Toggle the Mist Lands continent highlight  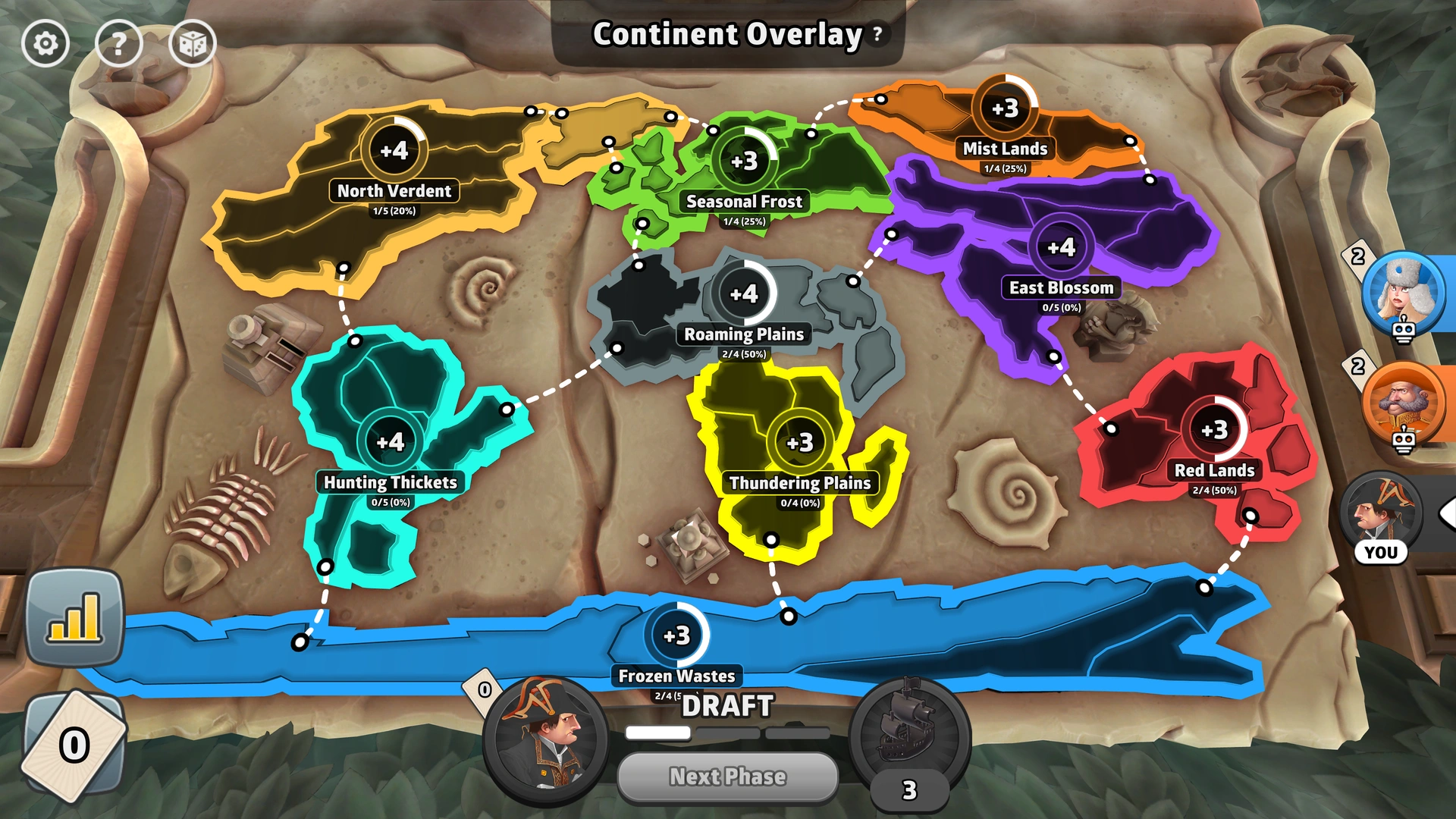[x=1005, y=149]
